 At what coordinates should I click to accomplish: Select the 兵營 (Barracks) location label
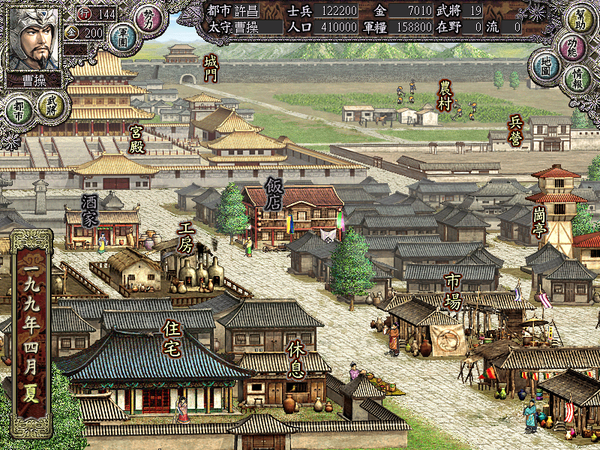[515, 128]
